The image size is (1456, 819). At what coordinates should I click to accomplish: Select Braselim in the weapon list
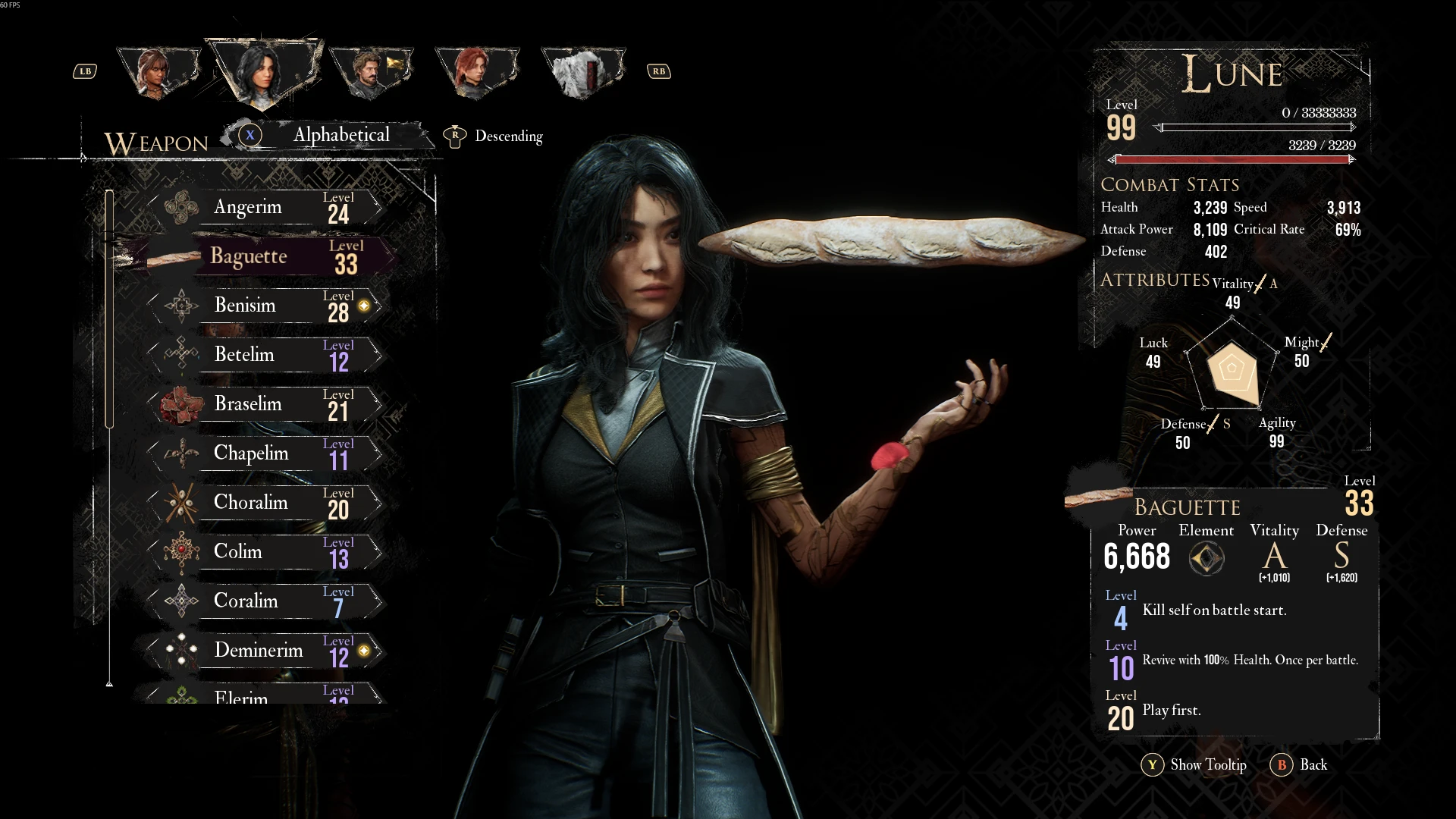pyautogui.click(x=265, y=404)
